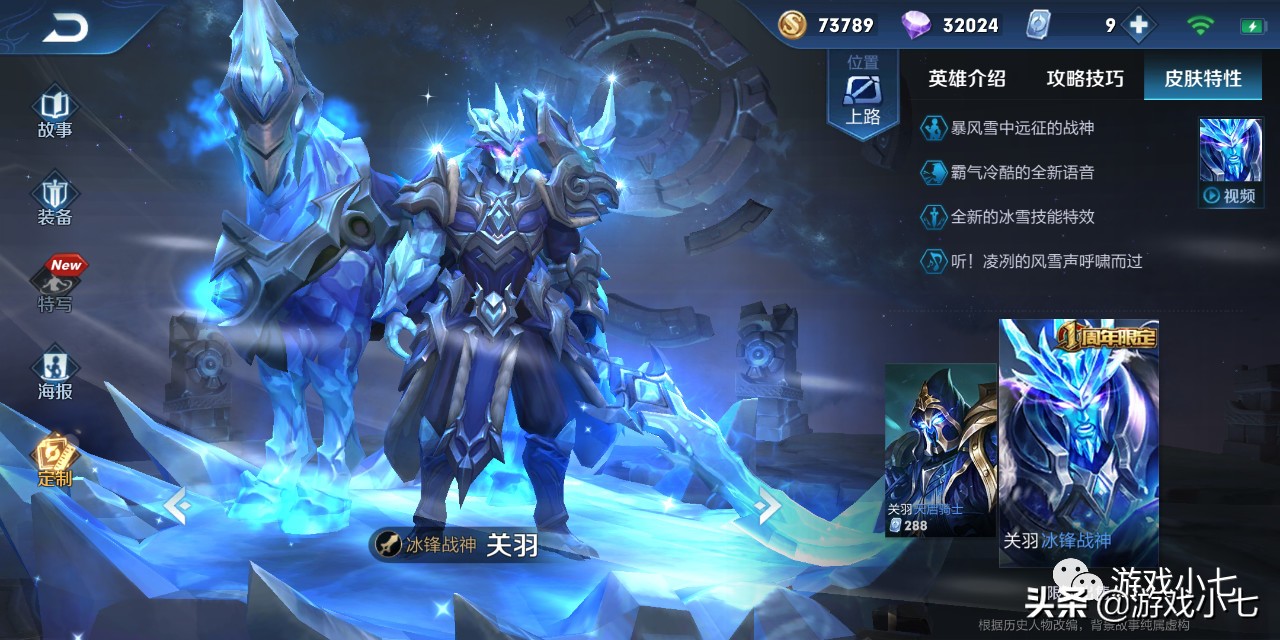Open the 装备 equipment page
1280x640 pixels.
tap(55, 201)
